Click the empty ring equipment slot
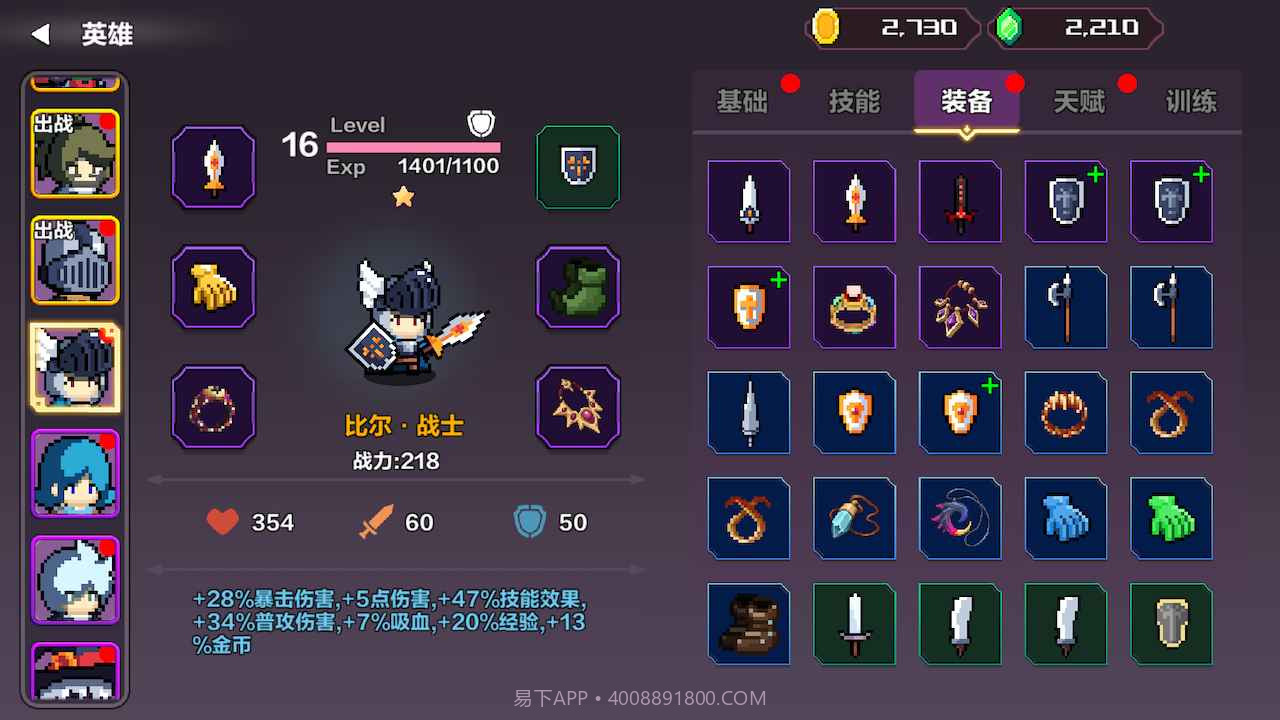The image size is (1280, 720). 213,405
